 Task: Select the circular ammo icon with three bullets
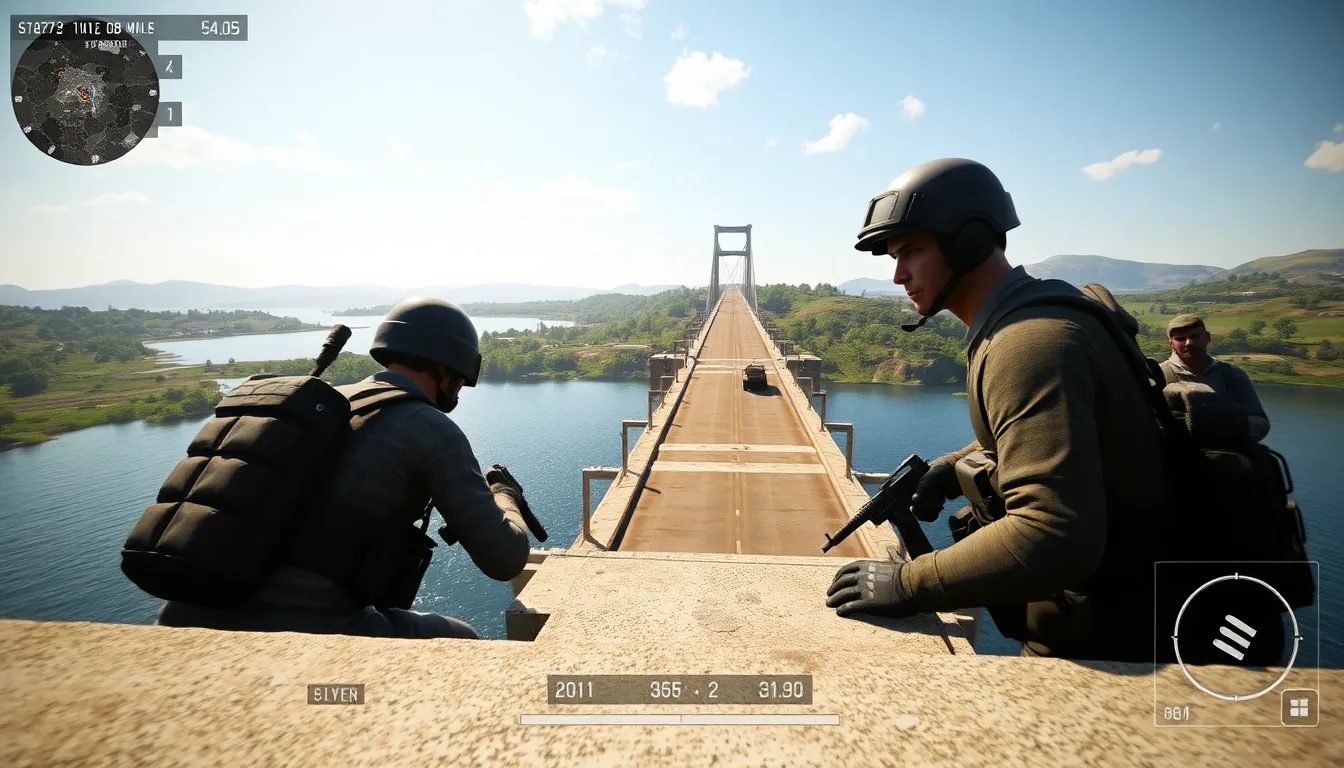click(x=1235, y=637)
